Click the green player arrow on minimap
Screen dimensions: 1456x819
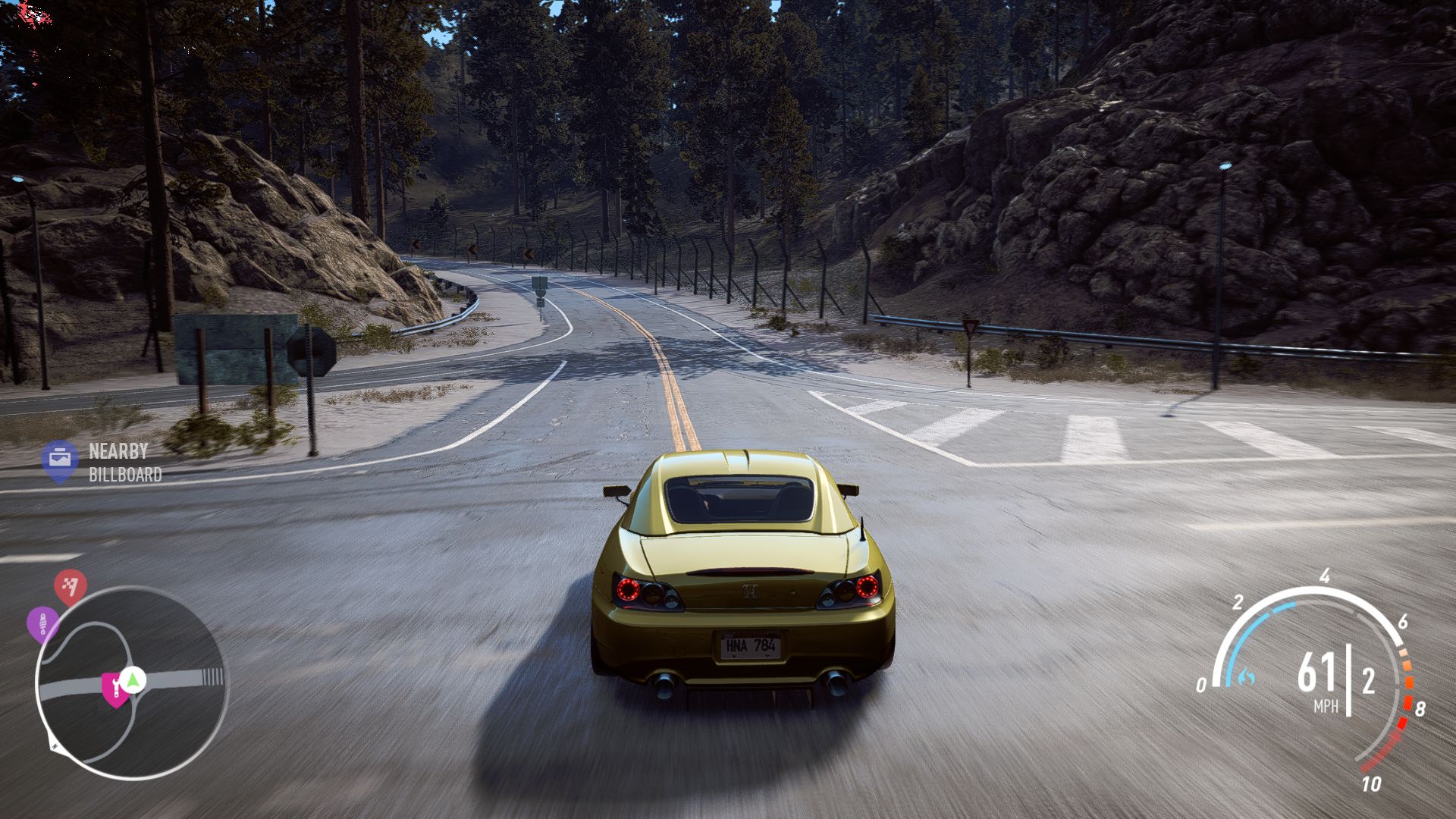point(133,679)
